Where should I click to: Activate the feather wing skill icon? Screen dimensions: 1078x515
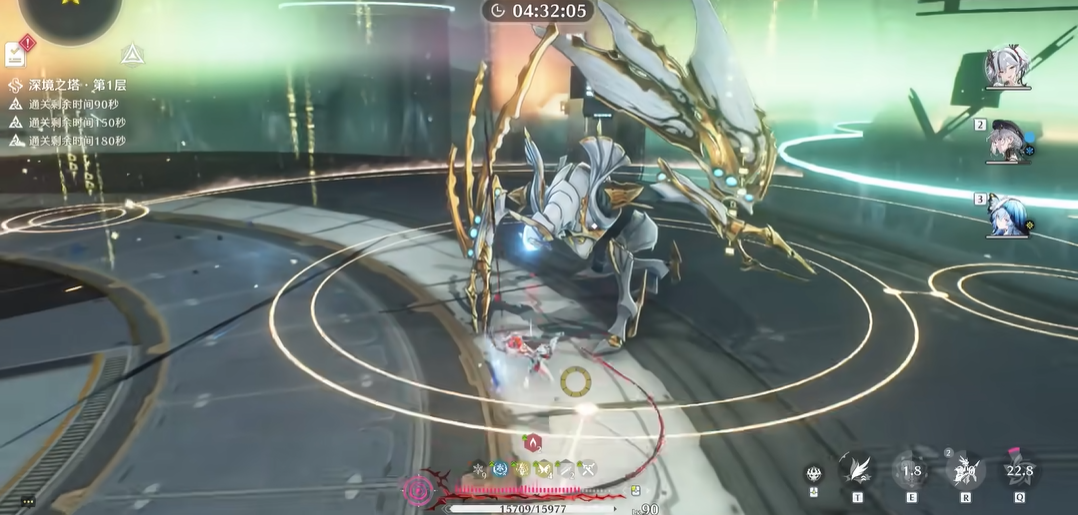pyautogui.click(x=857, y=470)
